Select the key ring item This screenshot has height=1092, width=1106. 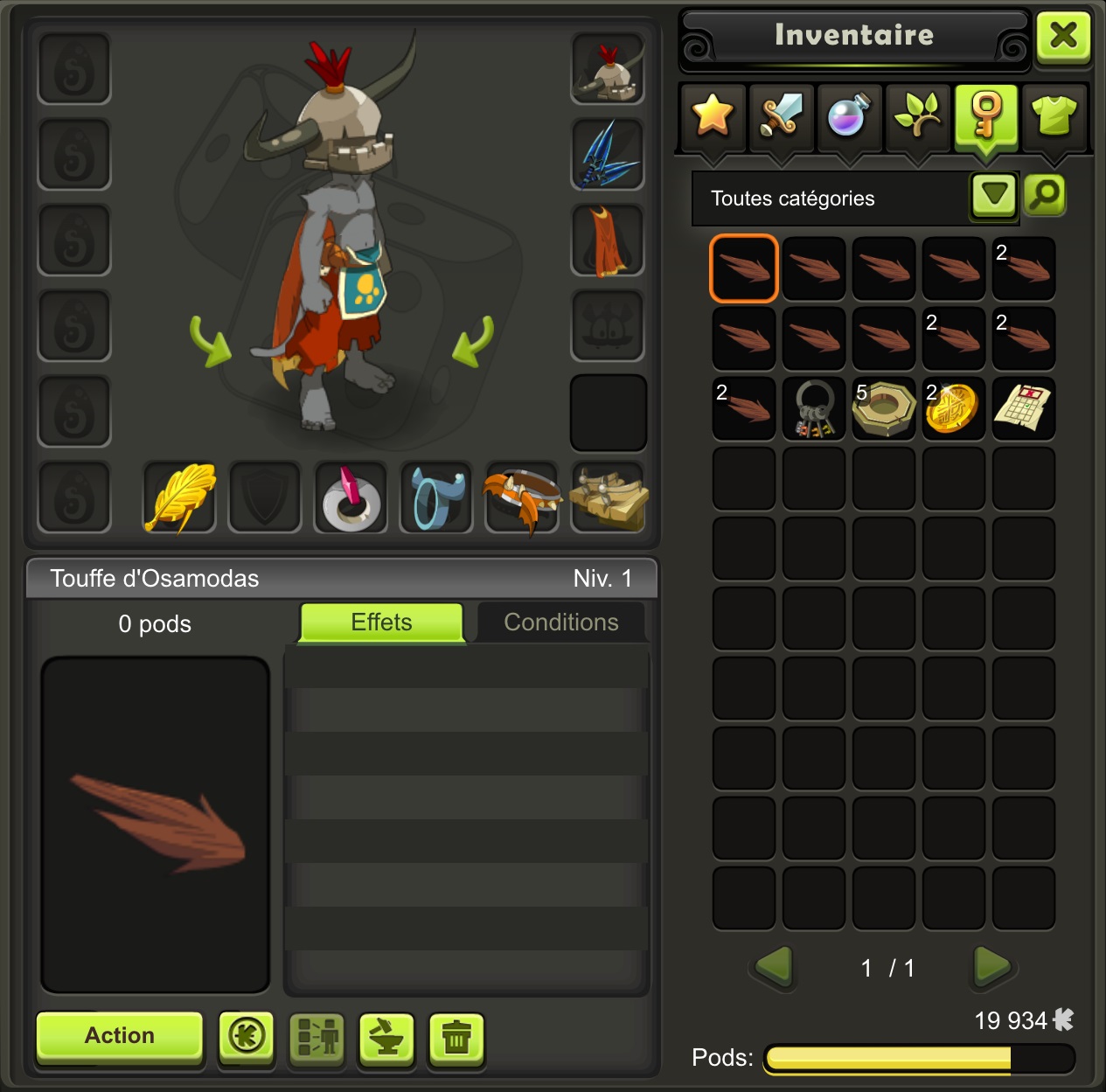[814, 408]
